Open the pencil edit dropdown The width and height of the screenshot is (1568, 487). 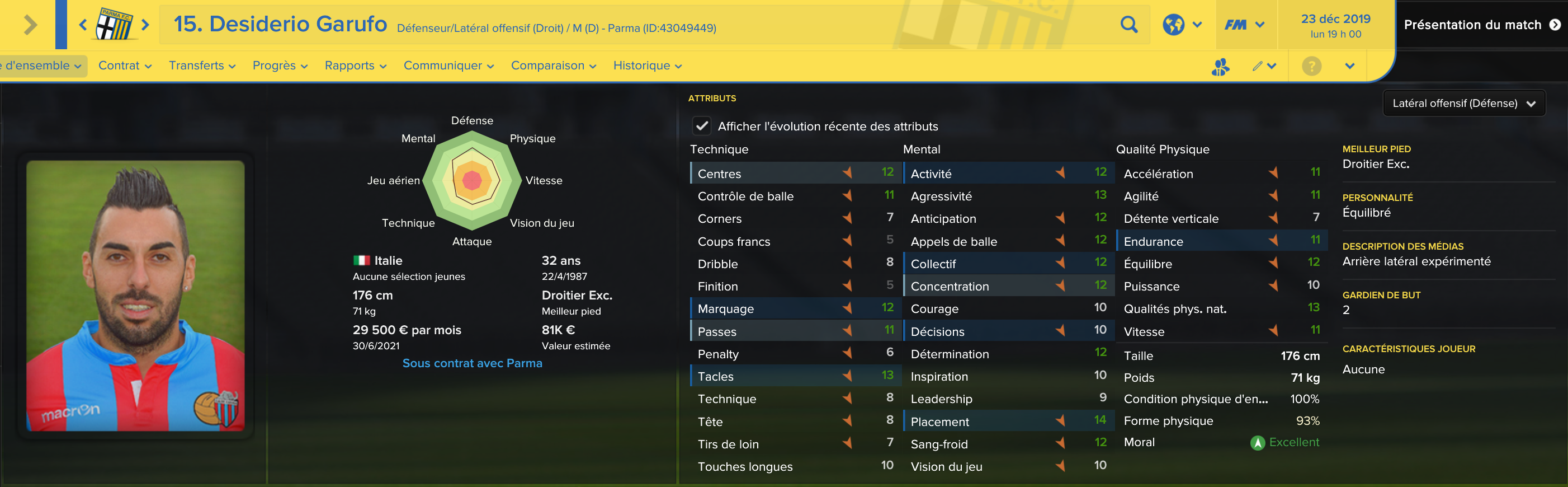click(x=1264, y=66)
